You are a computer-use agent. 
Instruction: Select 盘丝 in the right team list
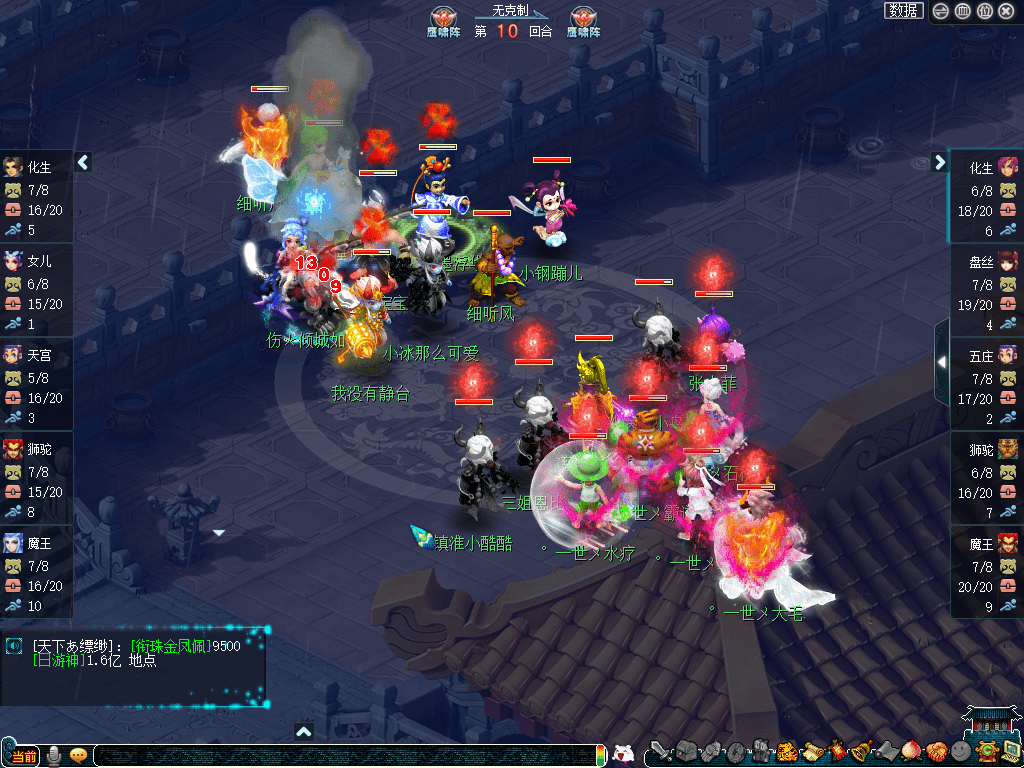click(x=986, y=261)
